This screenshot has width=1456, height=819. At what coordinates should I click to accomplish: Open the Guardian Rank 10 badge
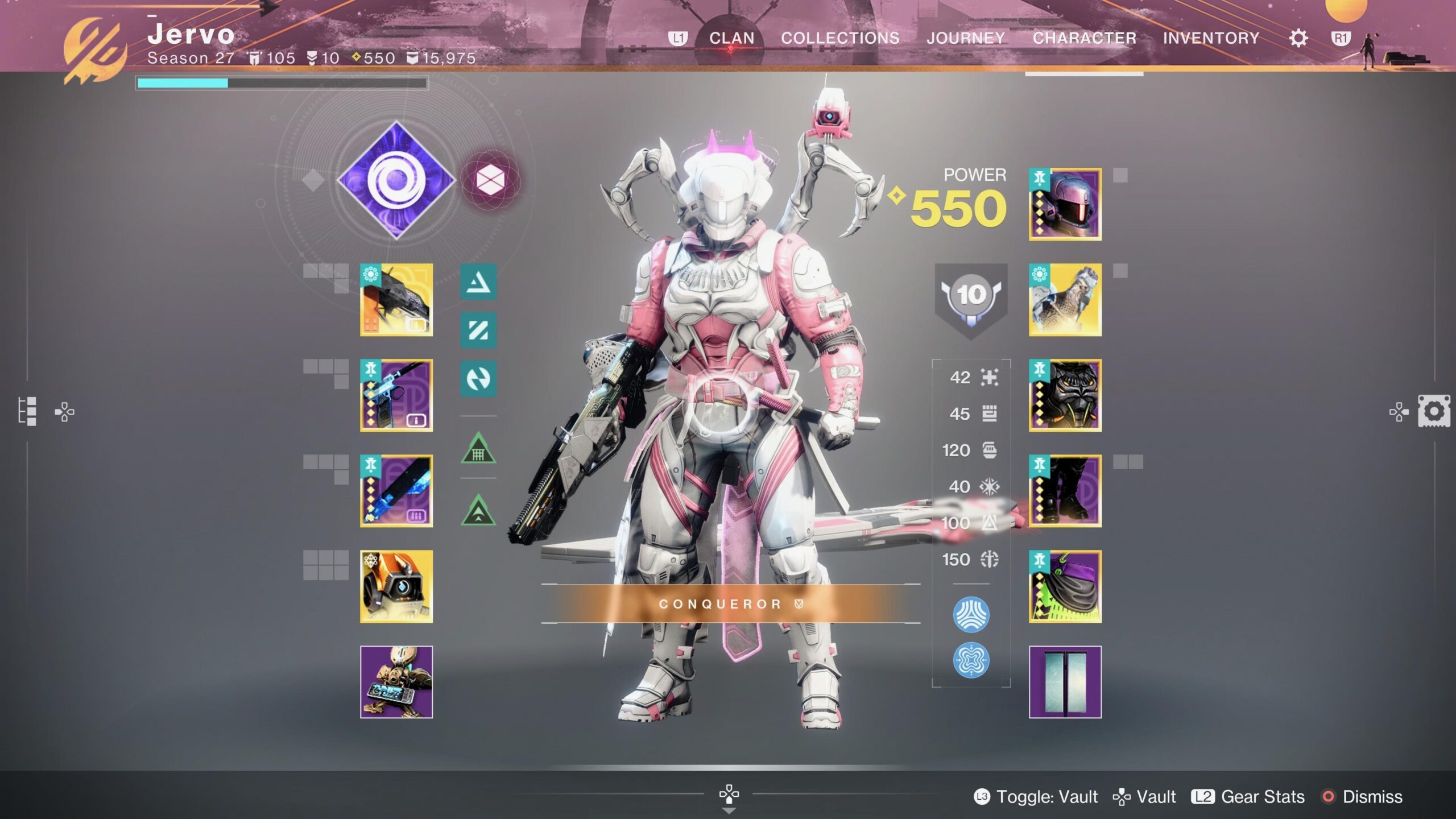coord(971,297)
